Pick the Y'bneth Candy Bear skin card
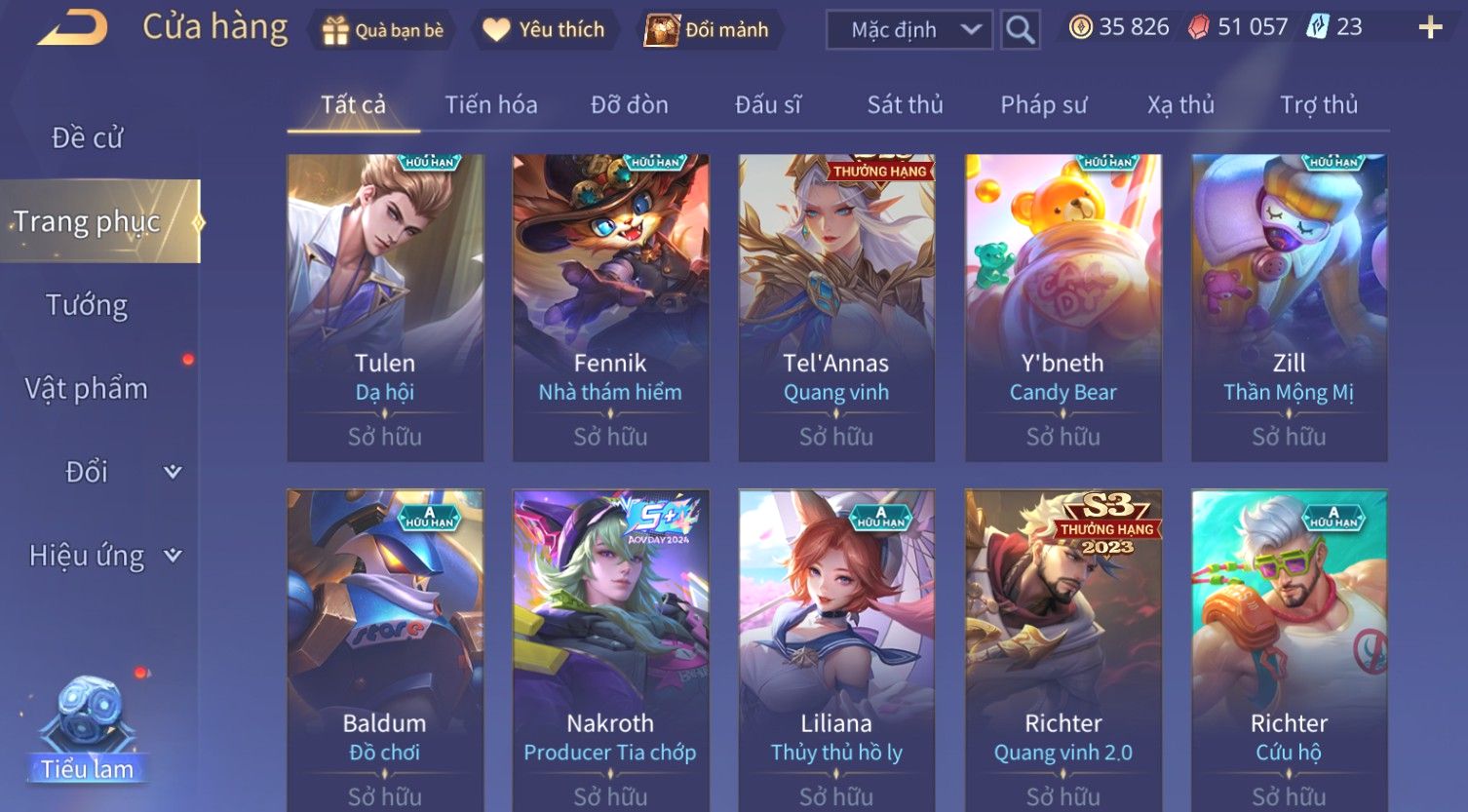 pyautogui.click(x=1062, y=307)
